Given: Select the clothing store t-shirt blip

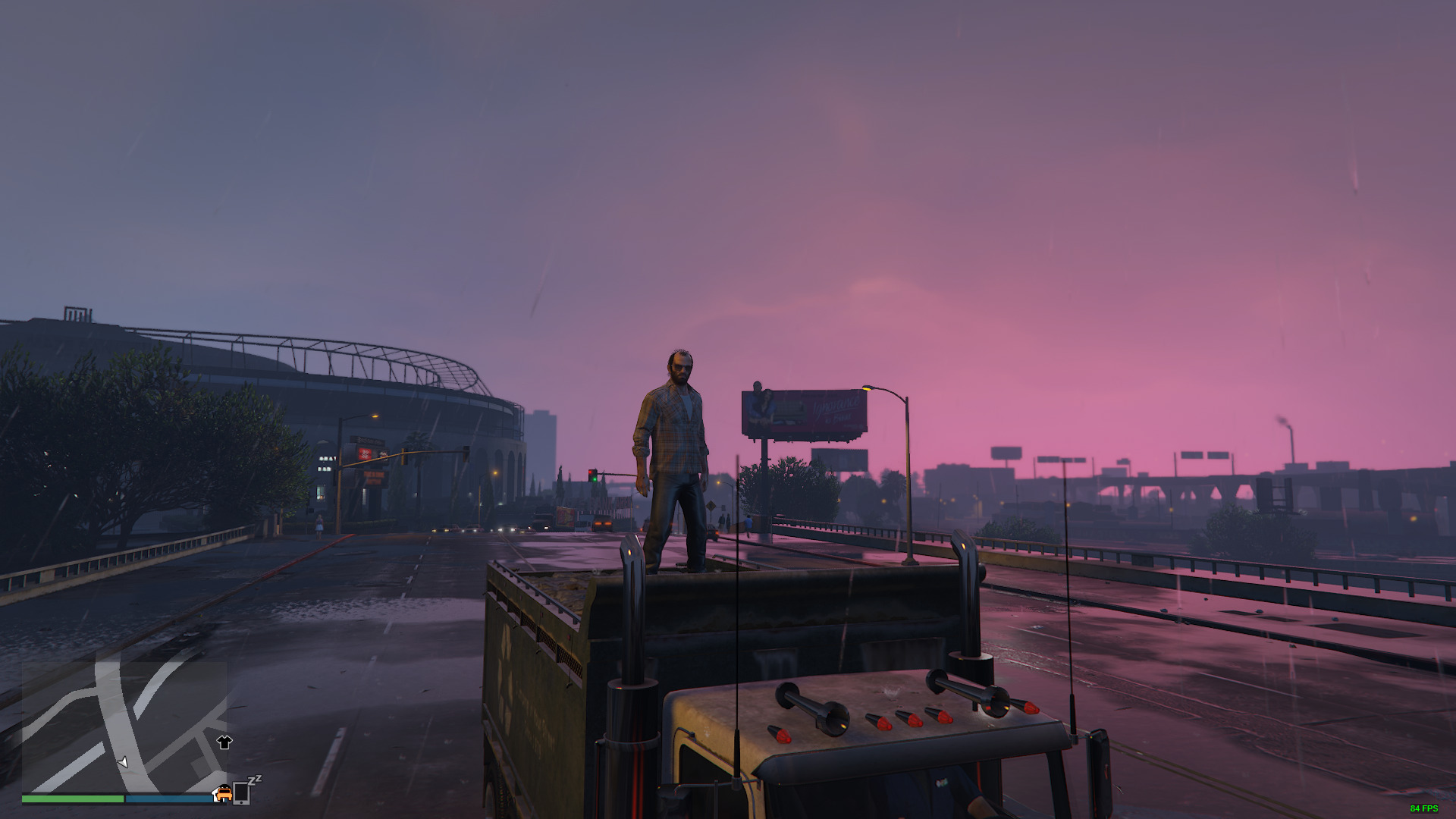Looking at the screenshot, I should coord(224,742).
